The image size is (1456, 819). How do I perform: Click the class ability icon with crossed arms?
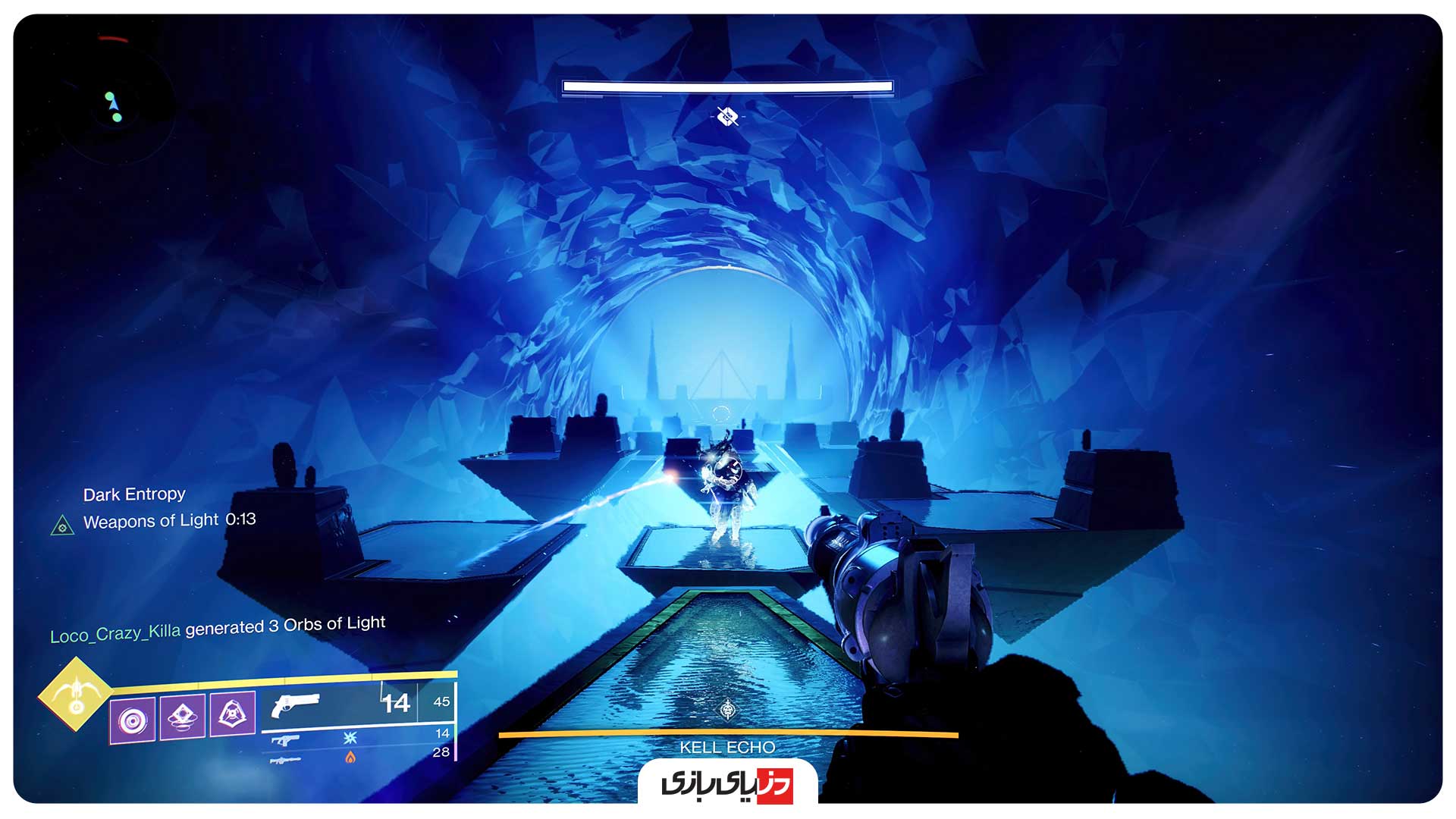click(234, 713)
